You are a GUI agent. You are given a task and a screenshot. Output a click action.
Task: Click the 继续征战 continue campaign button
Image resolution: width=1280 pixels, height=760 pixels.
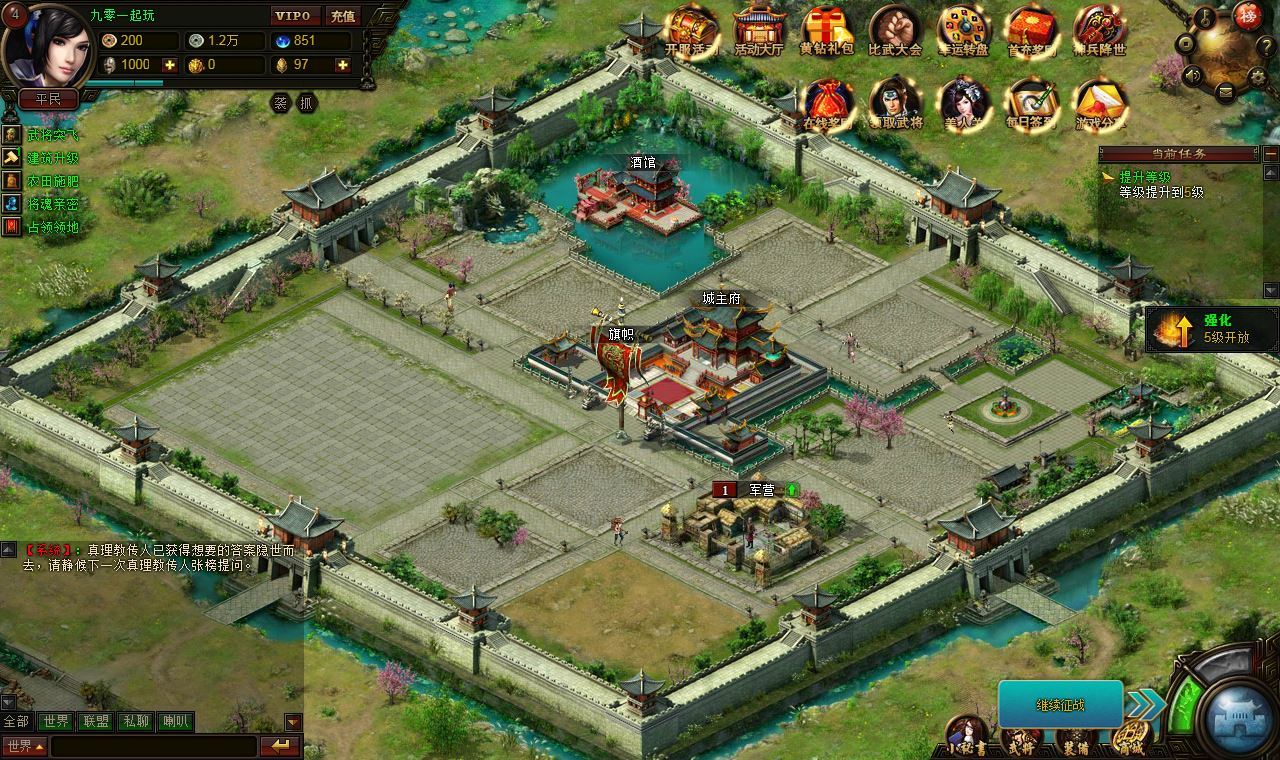tap(1060, 705)
